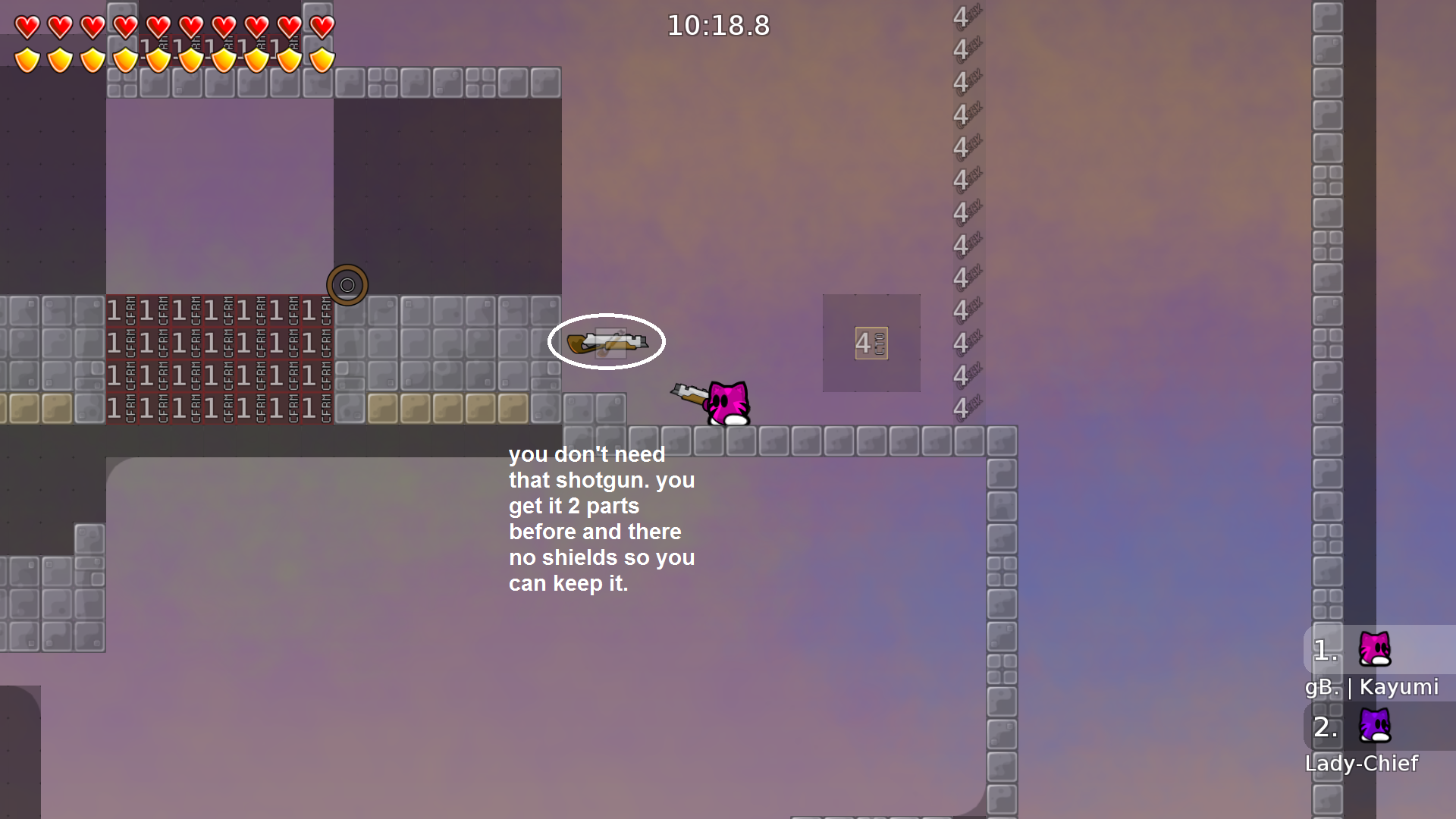The height and width of the screenshot is (819, 1456).
Task: Select the race timer showing 10:18.8
Action: point(717,25)
